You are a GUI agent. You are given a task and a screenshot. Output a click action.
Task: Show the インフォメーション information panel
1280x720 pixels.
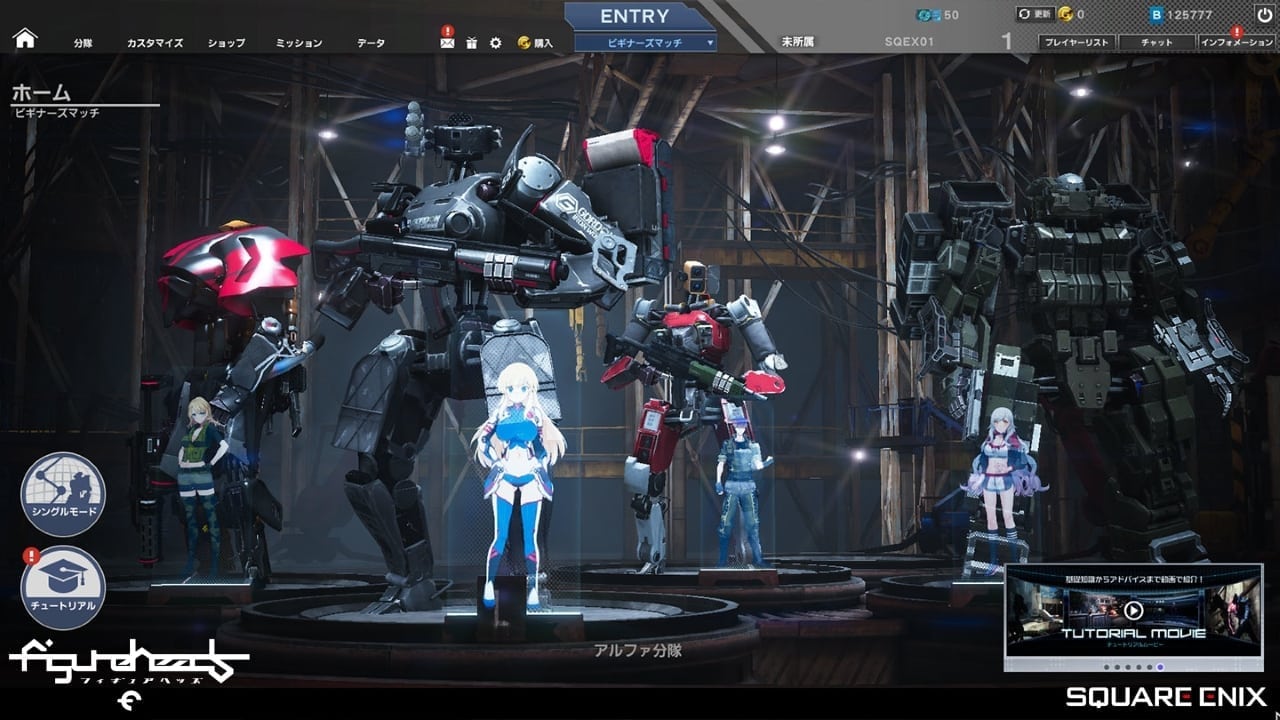1237,43
